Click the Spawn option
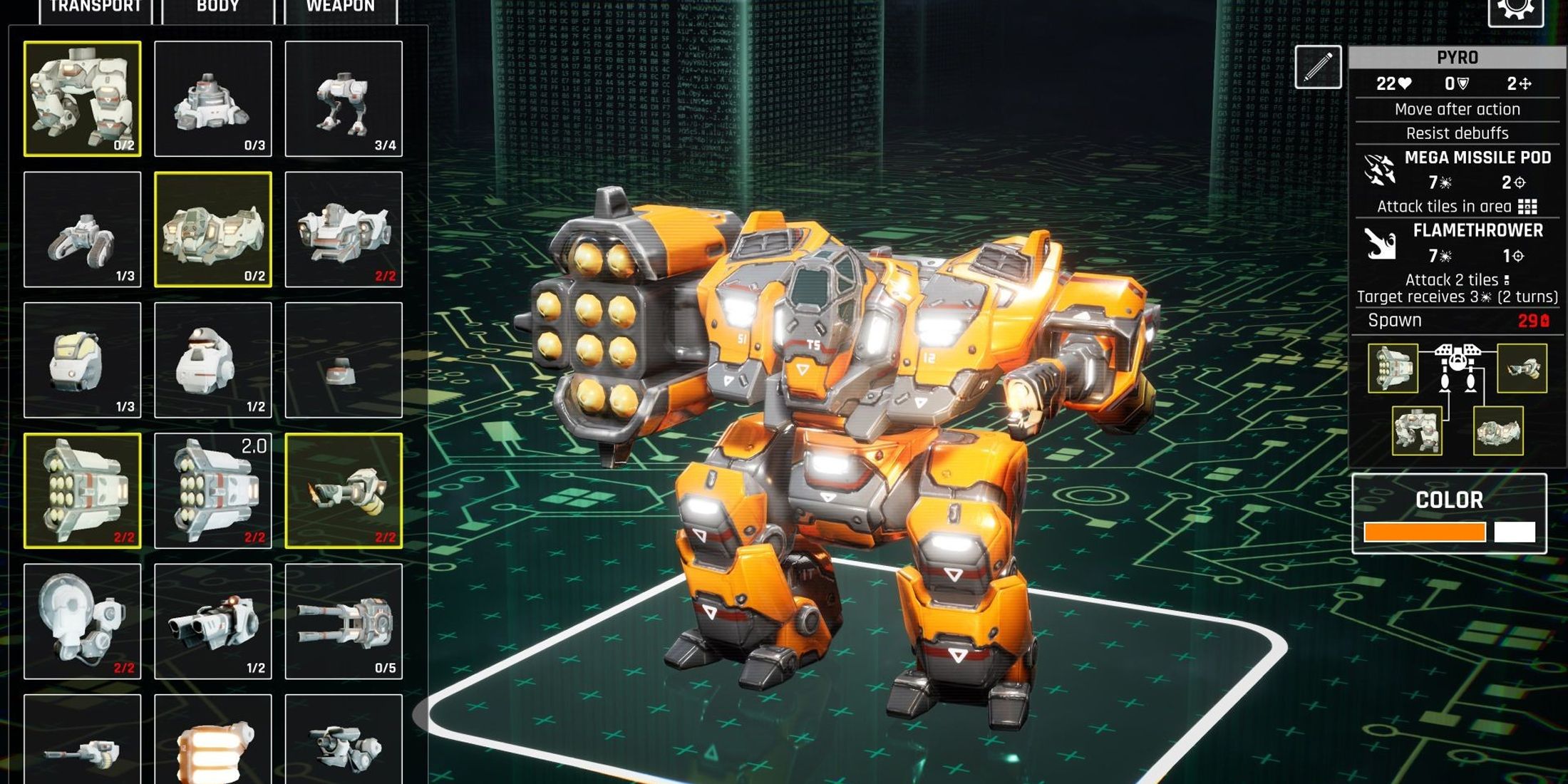The height and width of the screenshot is (784, 1568). (1396, 321)
